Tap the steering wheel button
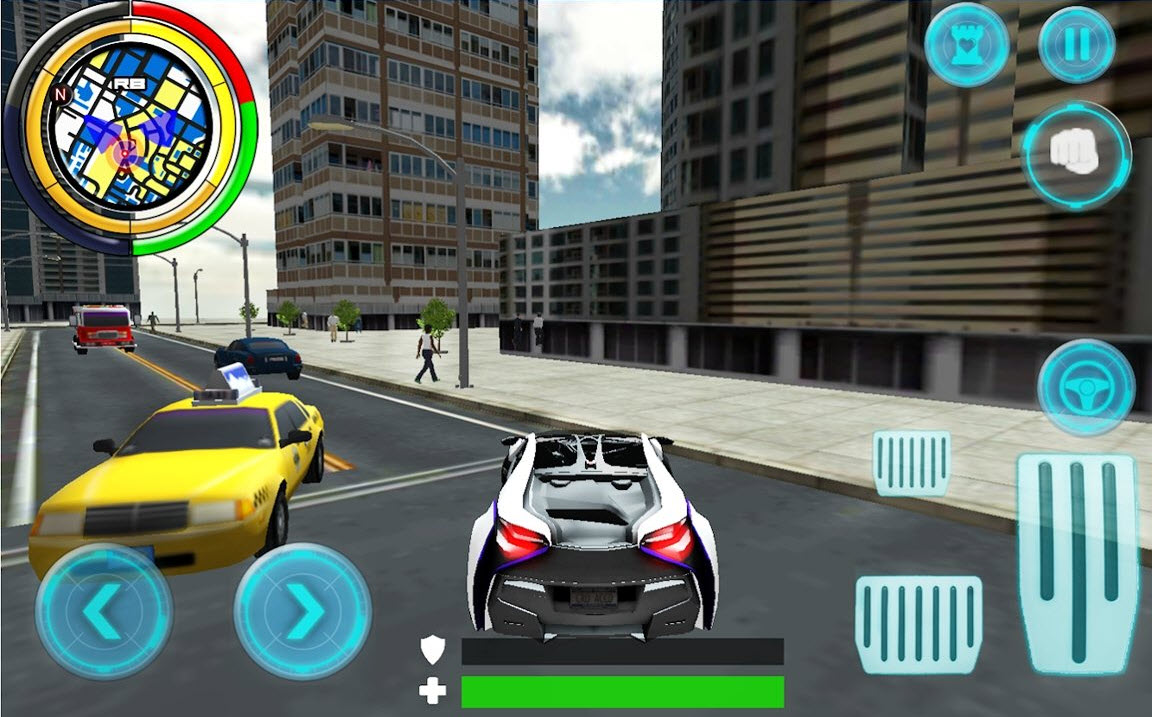This screenshot has width=1152, height=717. (x=1085, y=387)
